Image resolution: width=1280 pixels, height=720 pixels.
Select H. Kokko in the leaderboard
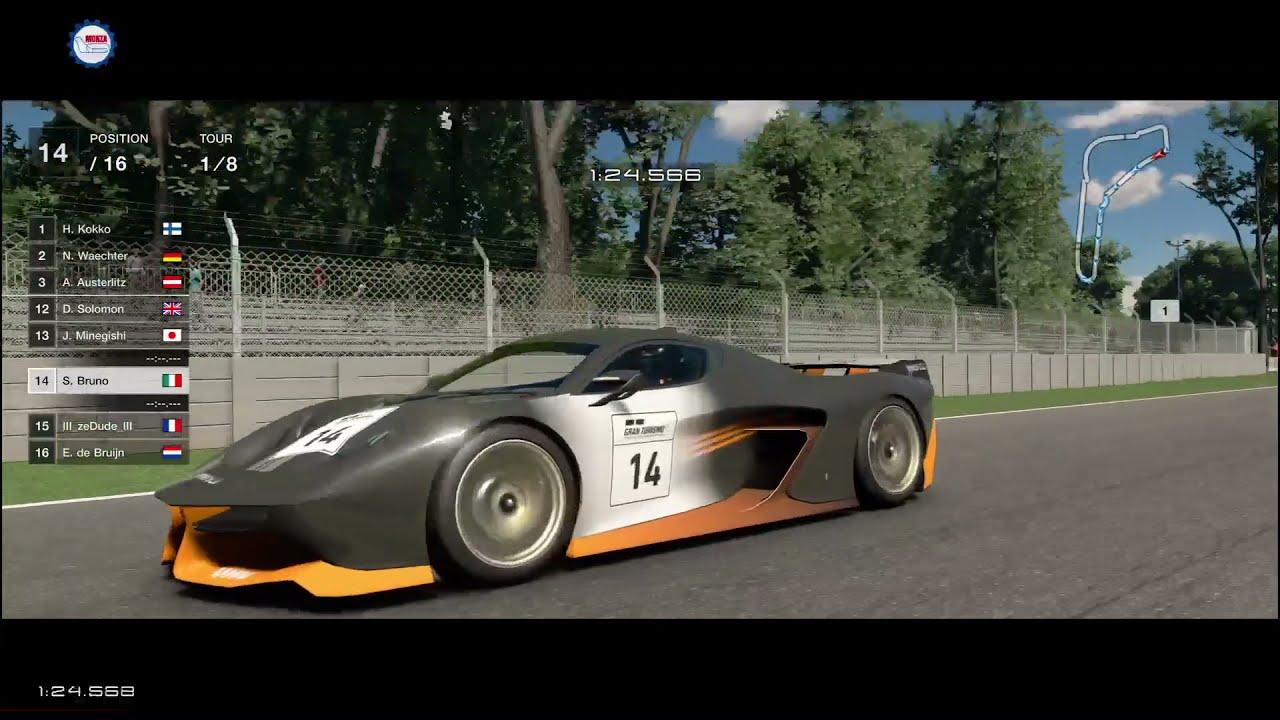108,229
